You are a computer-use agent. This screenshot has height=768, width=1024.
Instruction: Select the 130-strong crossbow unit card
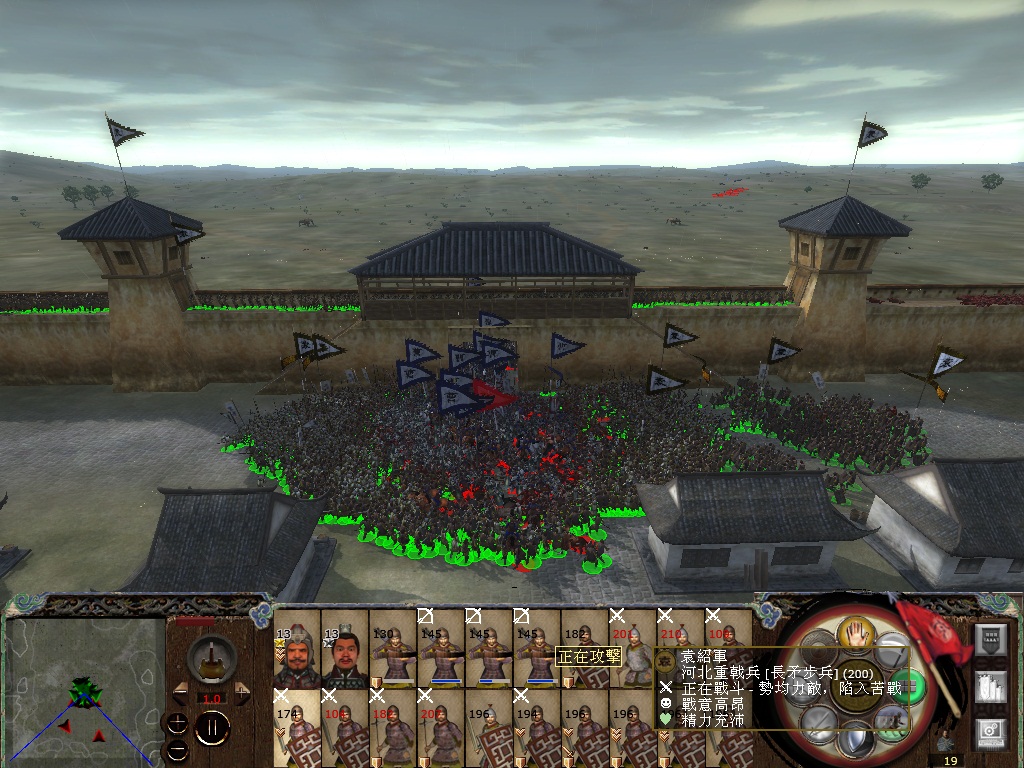392,650
